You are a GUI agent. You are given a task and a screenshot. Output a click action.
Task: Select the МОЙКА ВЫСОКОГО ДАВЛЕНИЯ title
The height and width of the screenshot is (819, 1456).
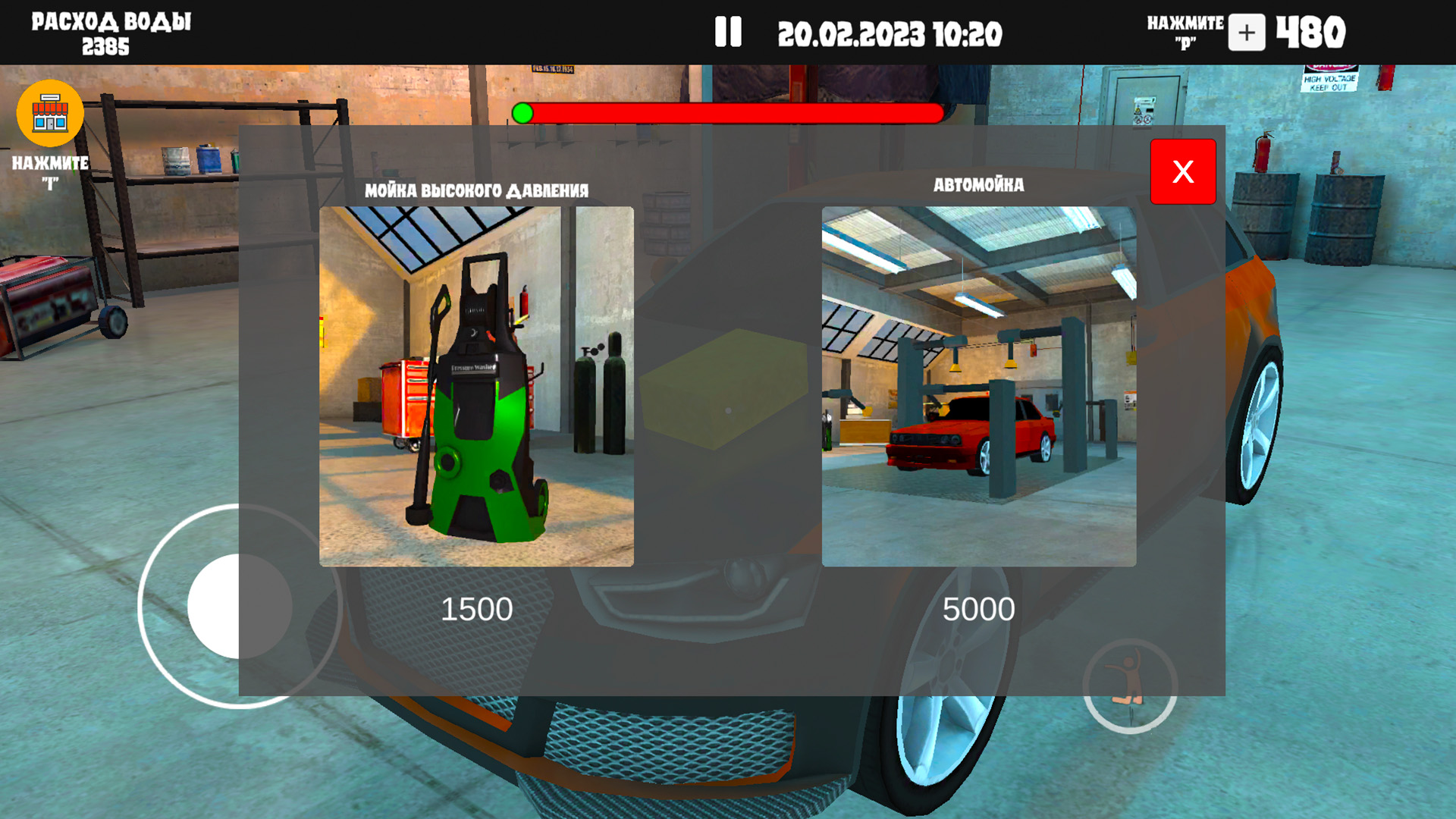476,190
